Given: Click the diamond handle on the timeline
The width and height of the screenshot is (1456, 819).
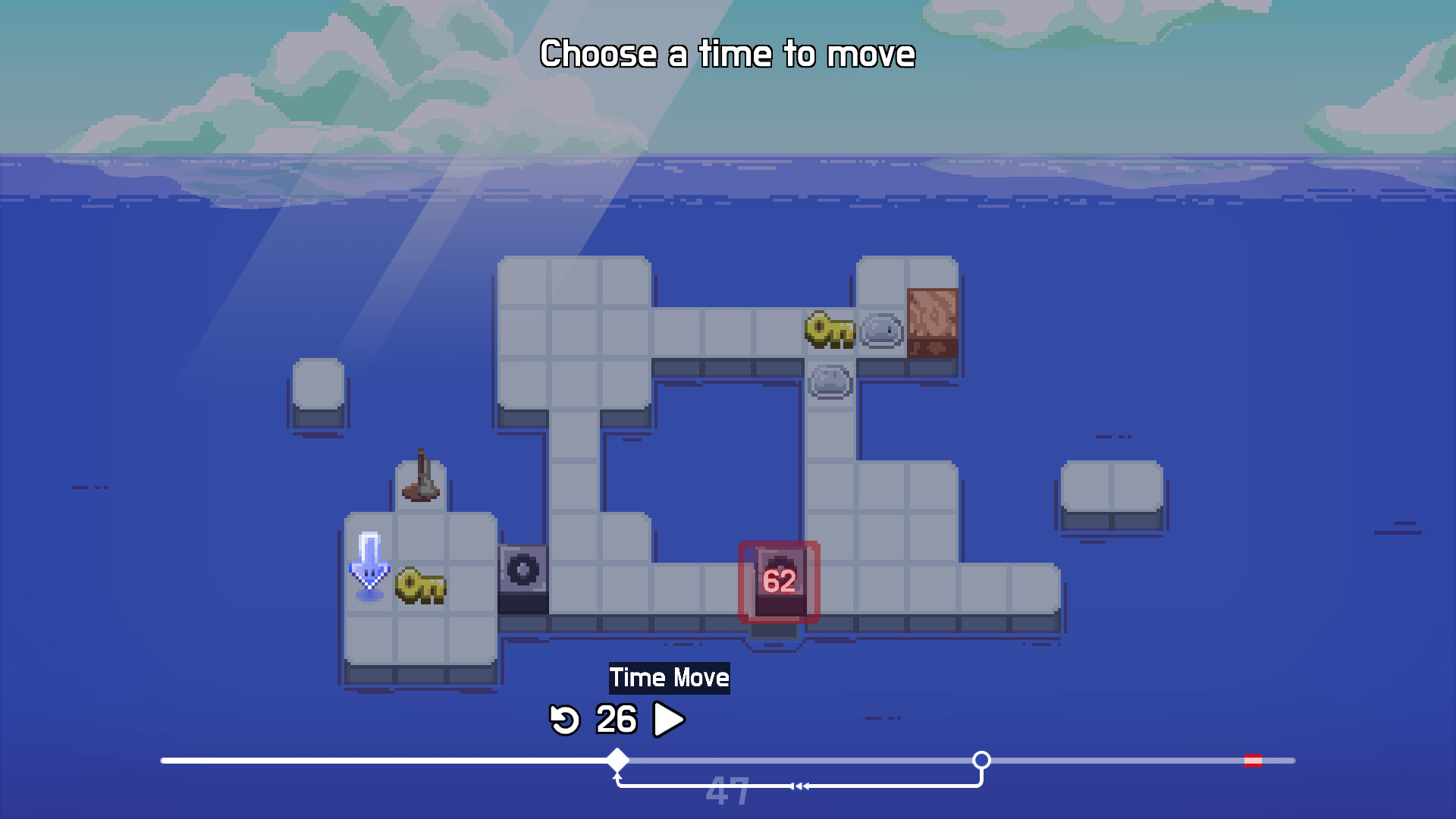Looking at the screenshot, I should [x=617, y=758].
